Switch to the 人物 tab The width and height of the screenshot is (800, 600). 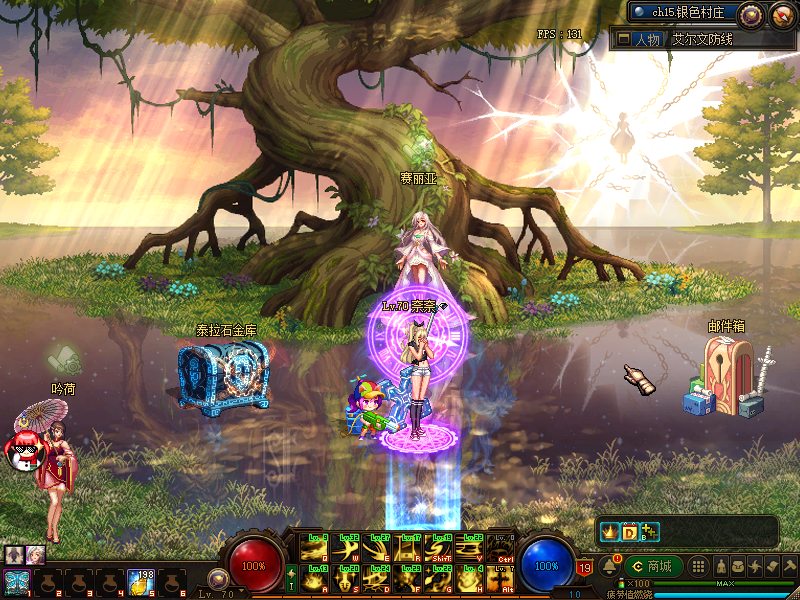pos(639,39)
